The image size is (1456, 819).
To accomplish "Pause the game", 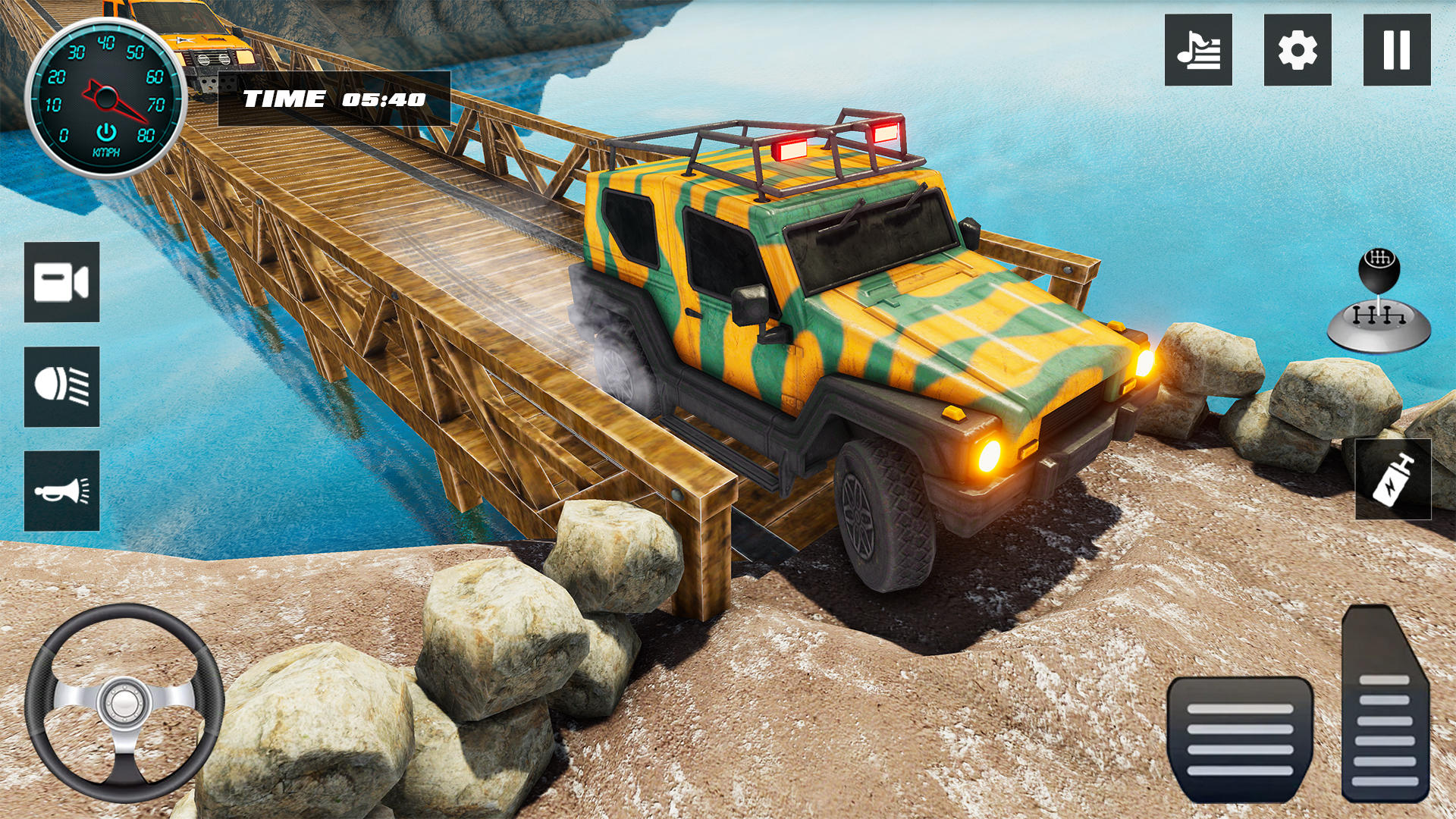I will point(1397,50).
